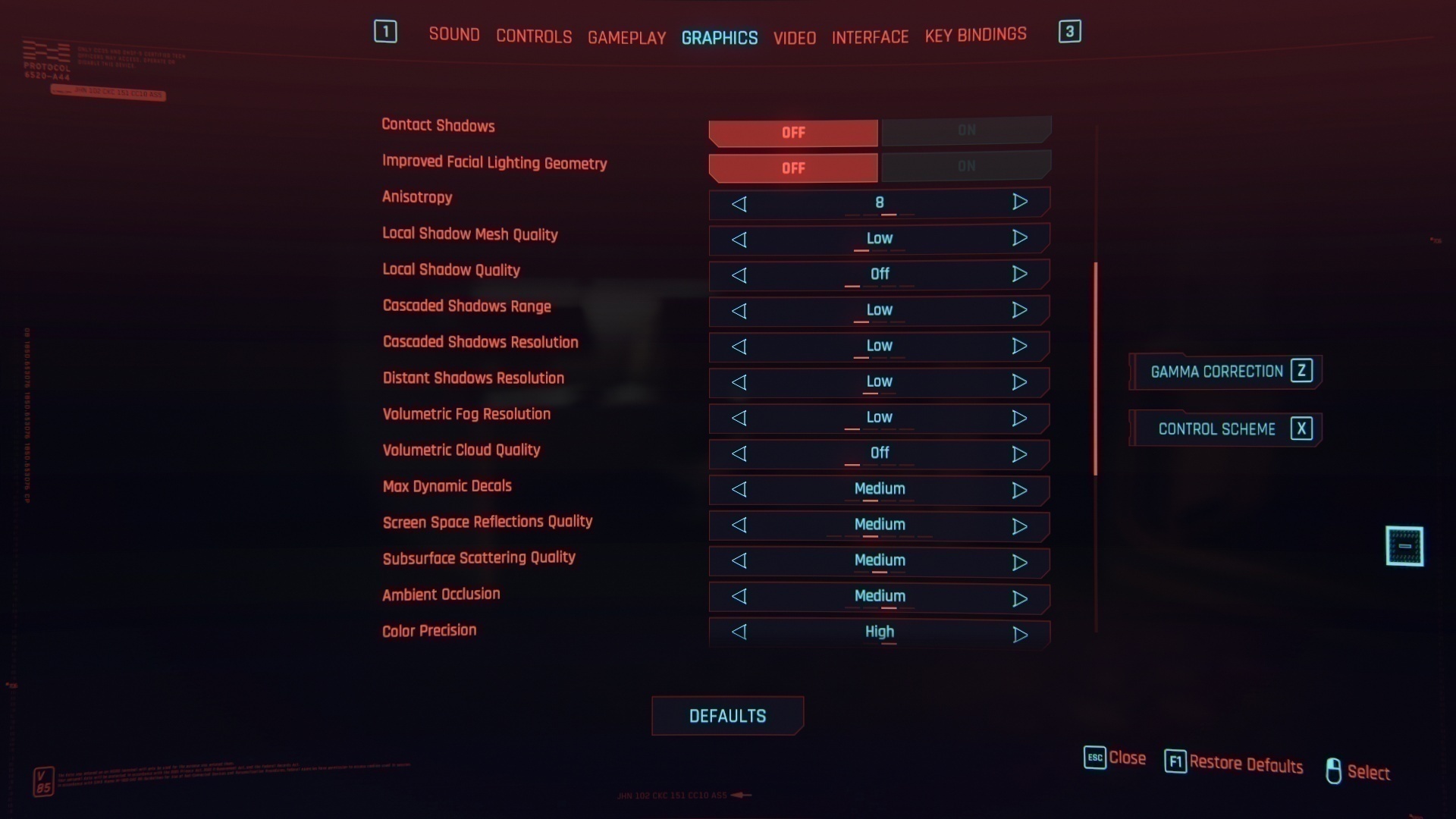Raise Local Shadow Mesh Quality
This screenshot has width=1456, height=819.
(x=1019, y=238)
